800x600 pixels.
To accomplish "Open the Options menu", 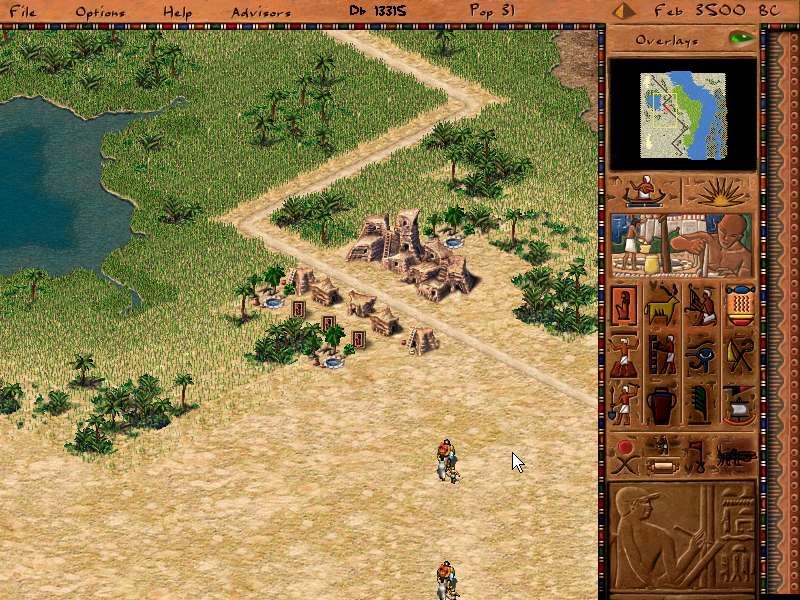I will tap(100, 12).
